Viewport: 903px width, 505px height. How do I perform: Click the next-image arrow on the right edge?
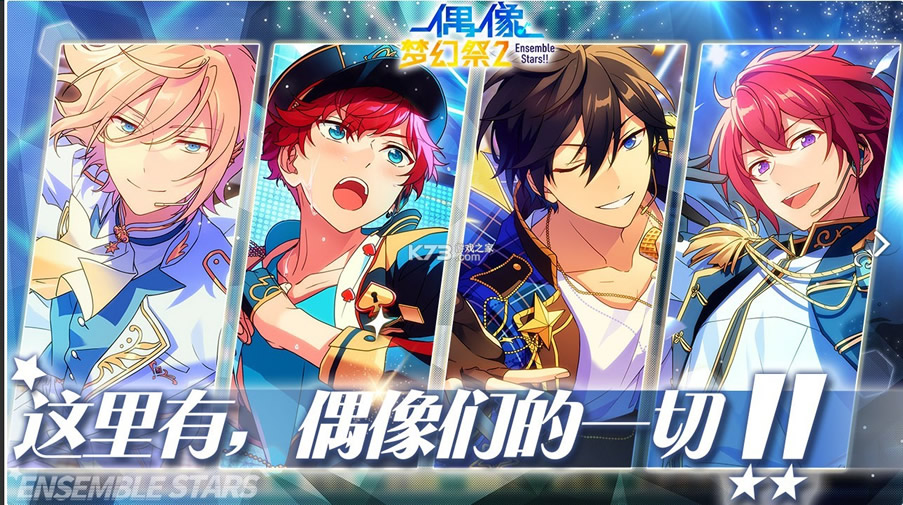[x=883, y=243]
